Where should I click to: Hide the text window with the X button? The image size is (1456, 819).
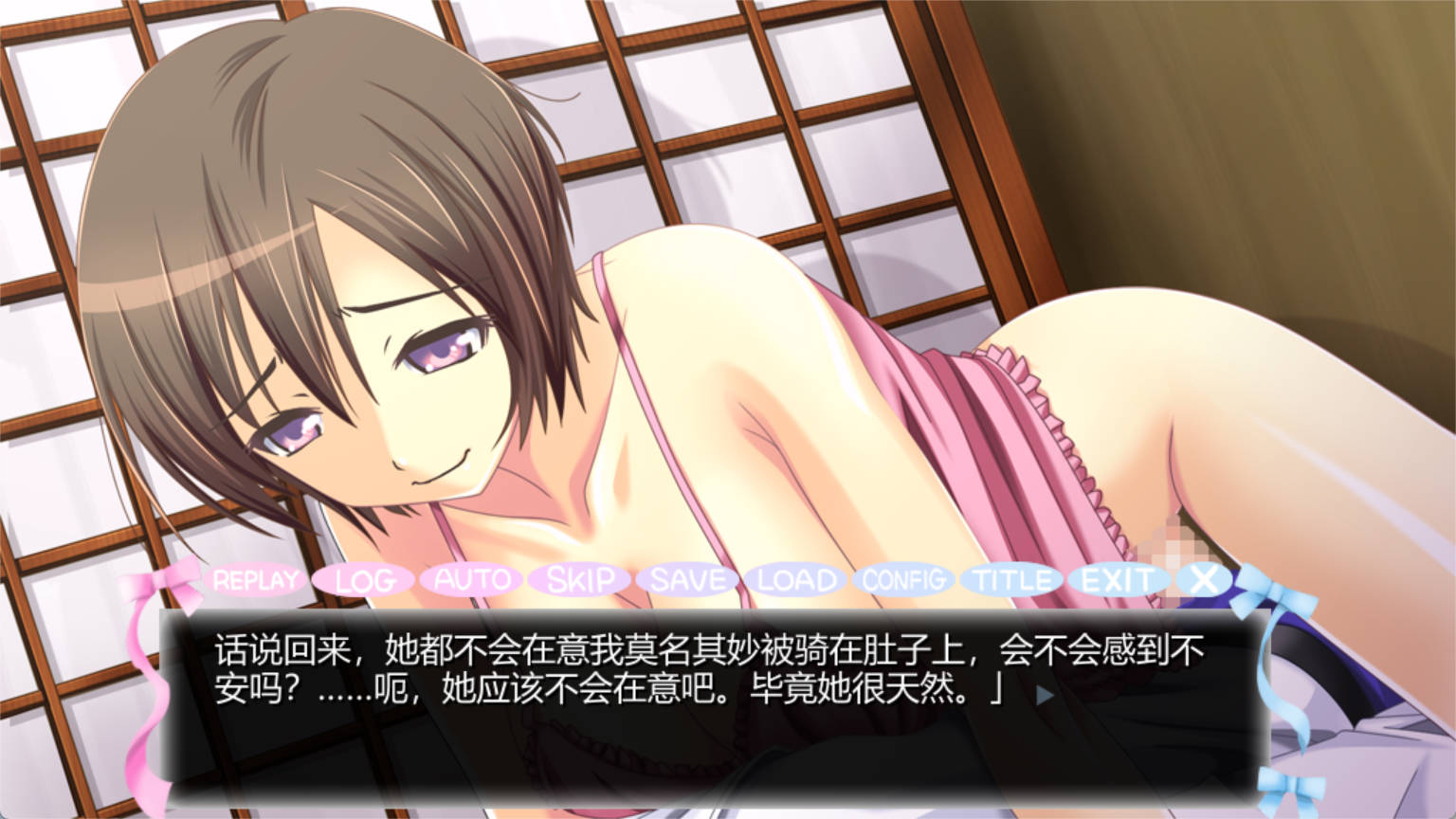coord(1204,579)
